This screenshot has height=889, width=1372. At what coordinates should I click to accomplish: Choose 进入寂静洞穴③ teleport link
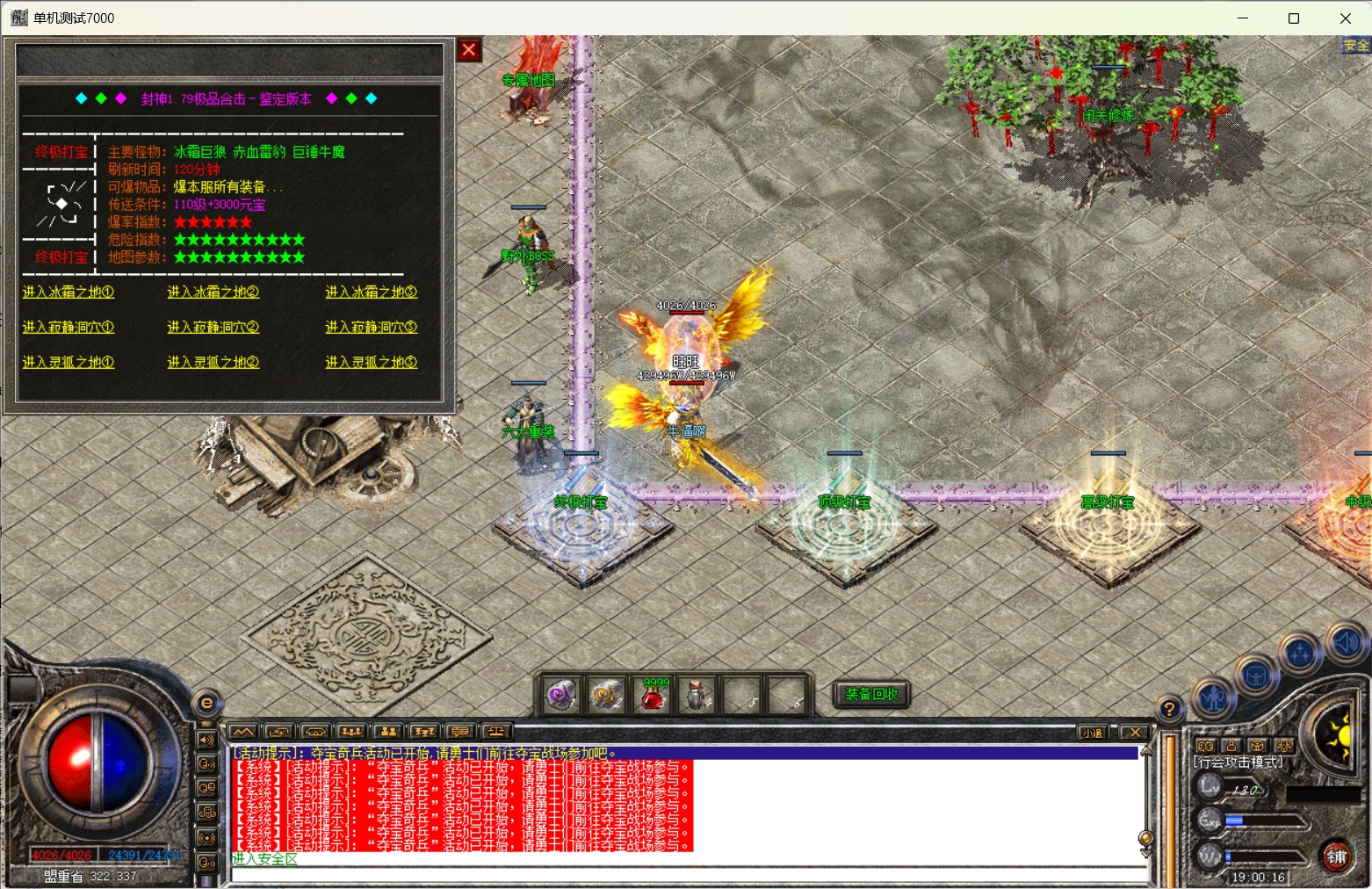tap(371, 327)
